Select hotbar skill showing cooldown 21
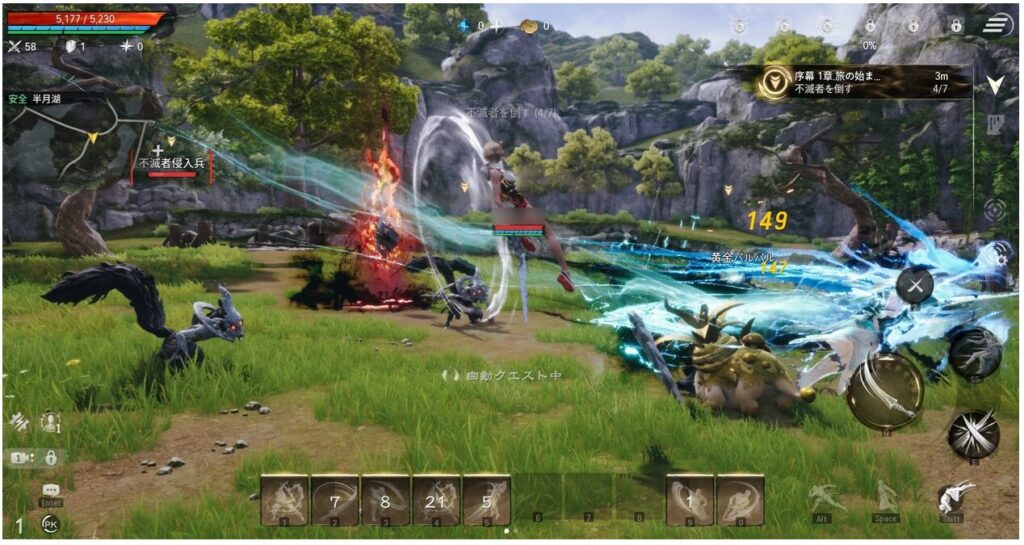1024x545 pixels. [436, 498]
